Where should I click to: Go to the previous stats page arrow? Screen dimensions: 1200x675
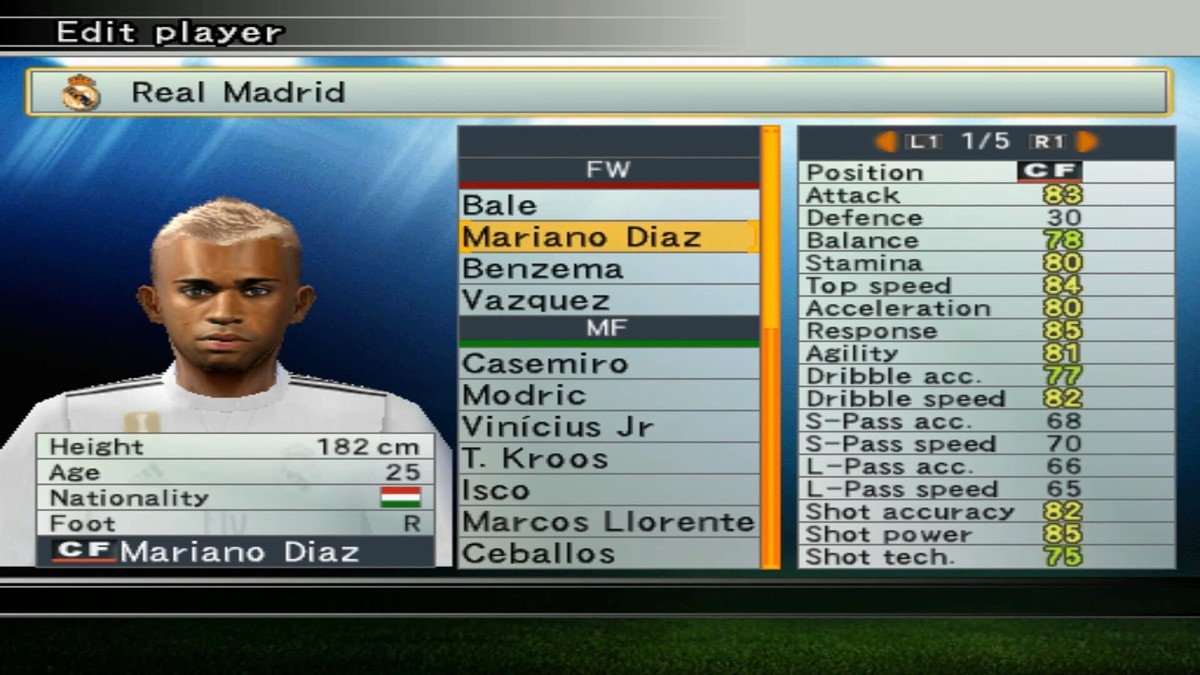[886, 142]
